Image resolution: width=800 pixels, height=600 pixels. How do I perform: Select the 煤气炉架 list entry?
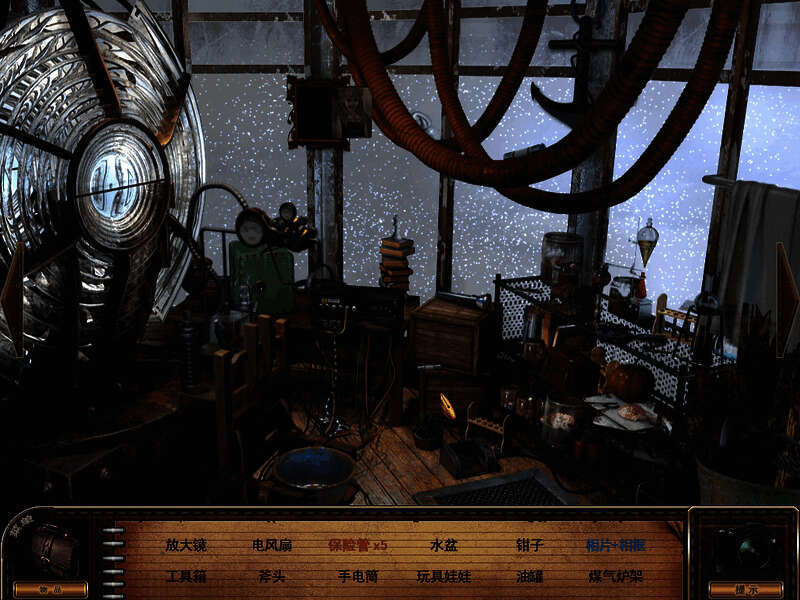(x=615, y=577)
